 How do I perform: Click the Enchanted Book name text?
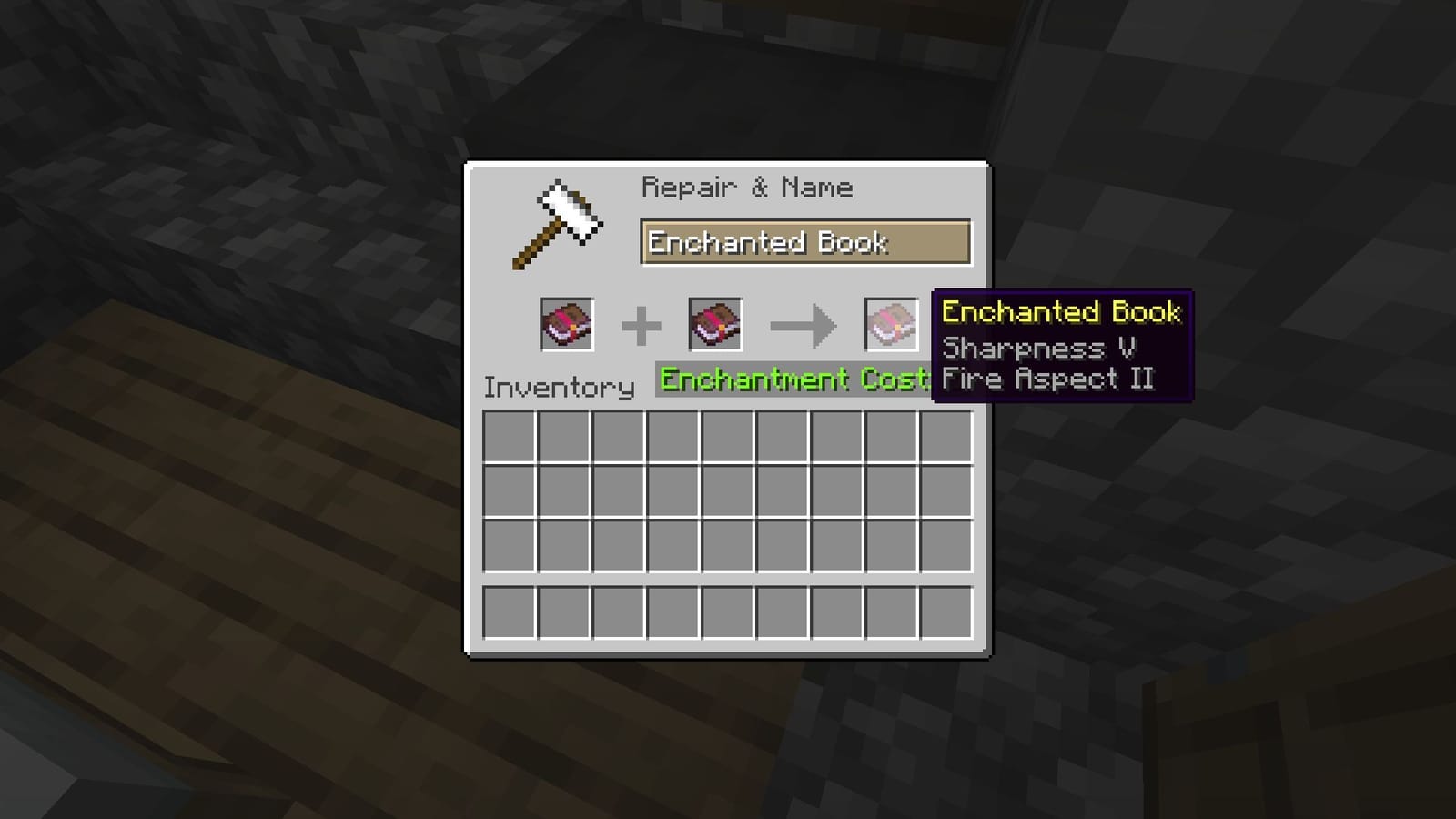click(x=767, y=242)
